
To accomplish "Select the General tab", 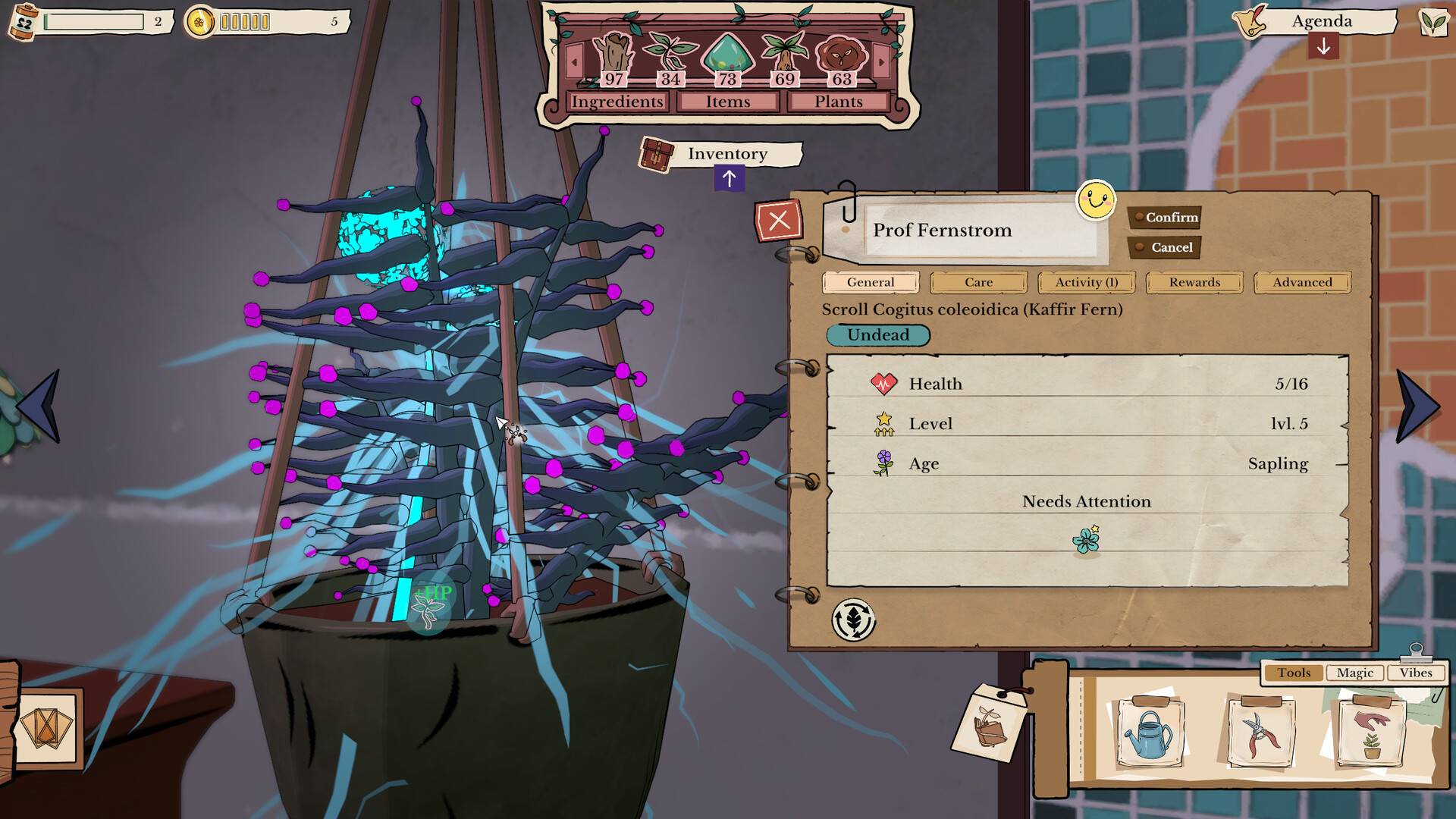I will [871, 282].
